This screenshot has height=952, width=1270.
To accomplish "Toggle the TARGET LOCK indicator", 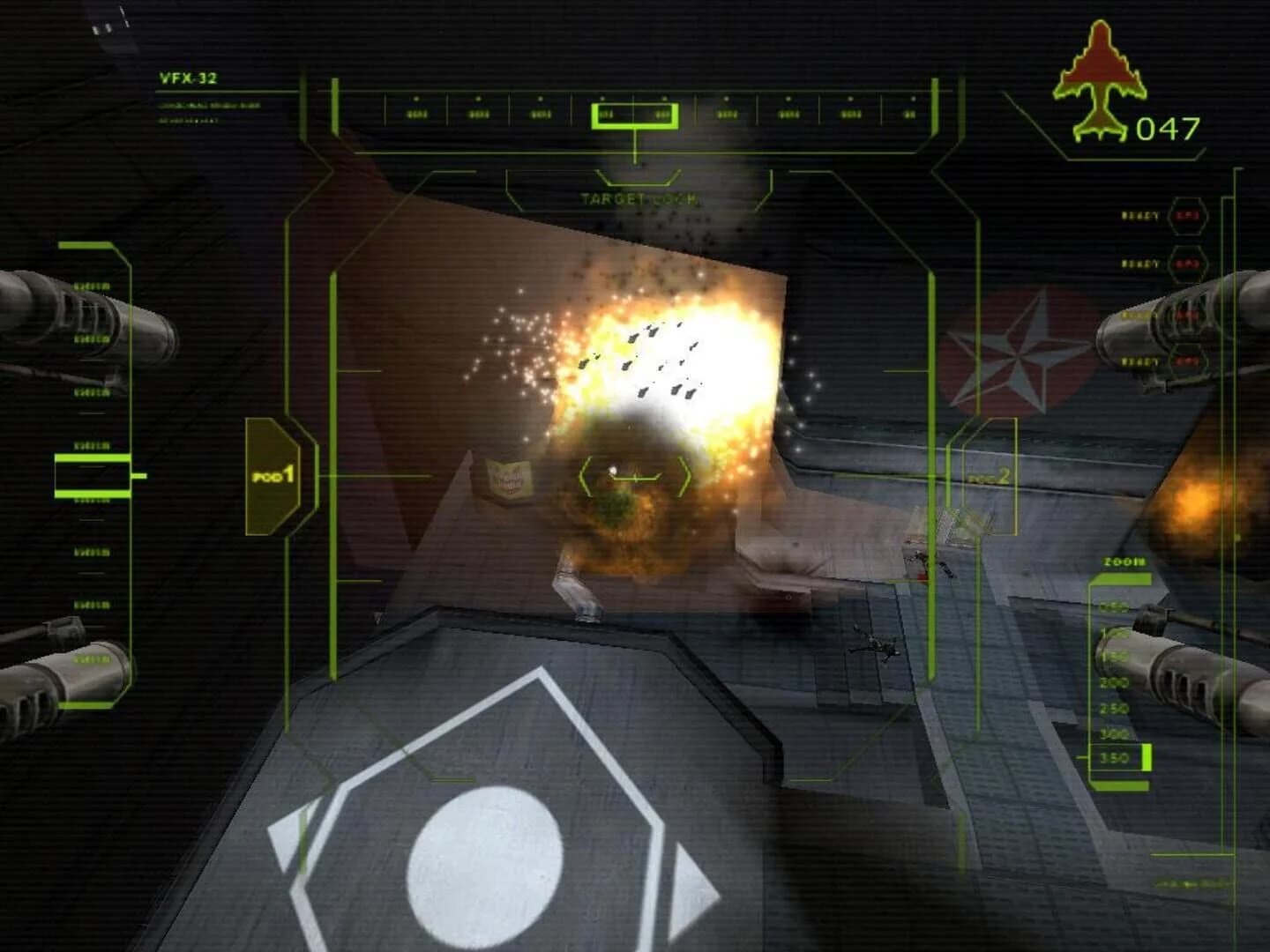I will pyautogui.click(x=637, y=200).
